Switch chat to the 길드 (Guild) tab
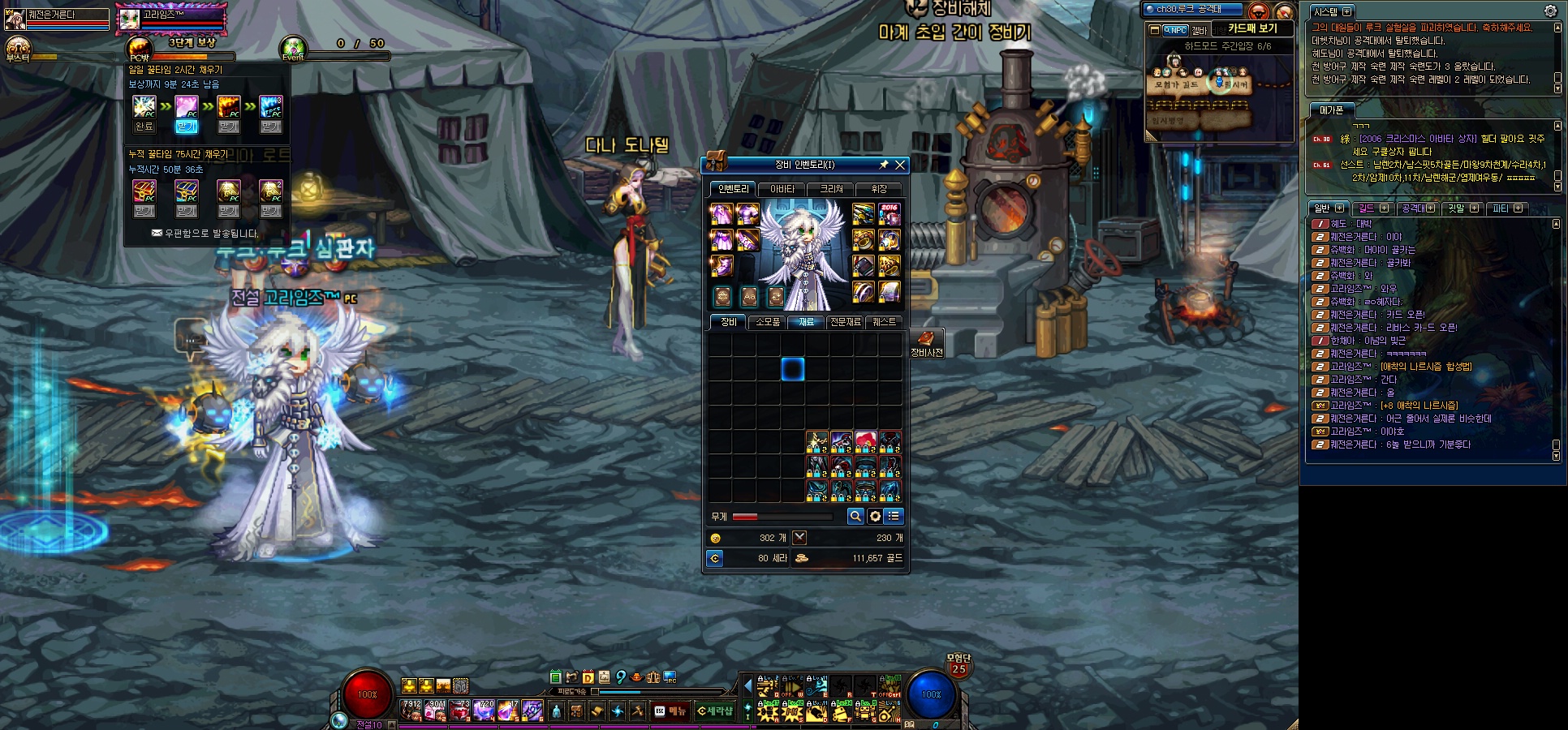1568x730 pixels. 1367,208
